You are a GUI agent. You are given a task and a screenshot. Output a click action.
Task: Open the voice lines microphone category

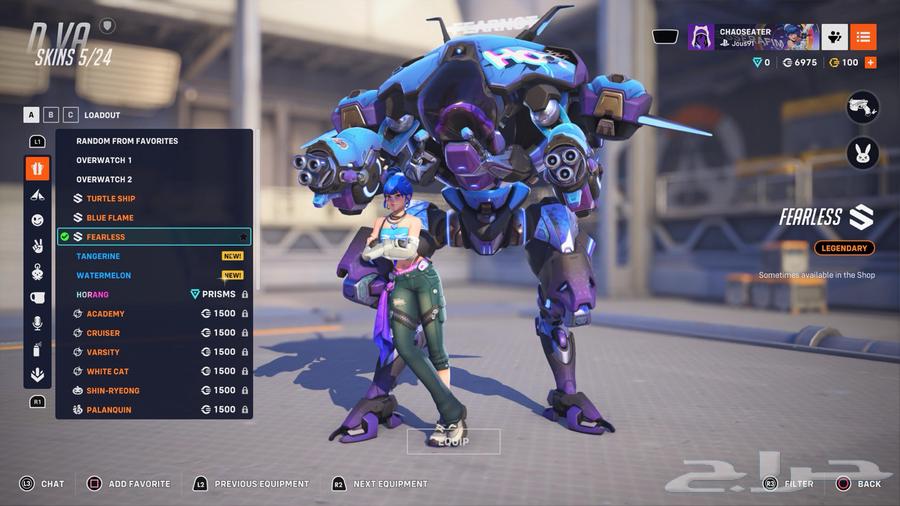tap(37, 323)
